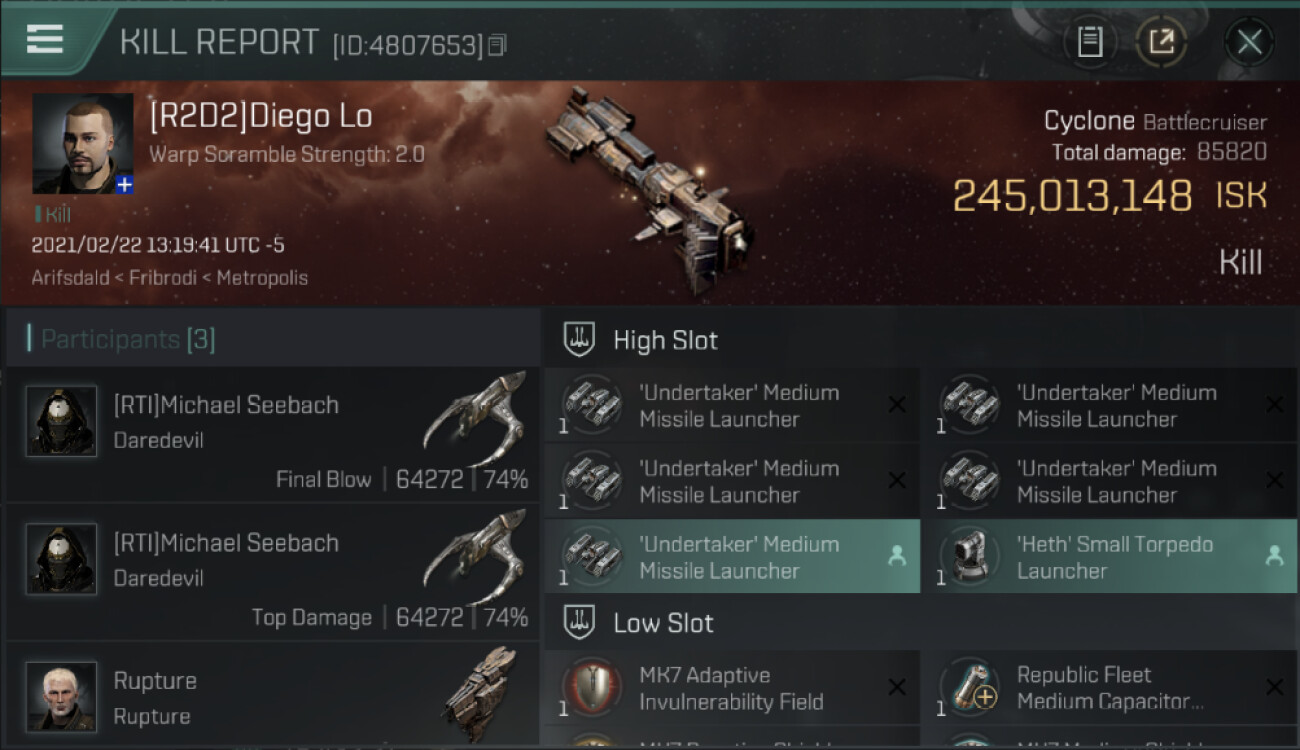Select Top Damage participant Michael Seebach
Viewport: 1300px width, 750px height.
point(272,573)
